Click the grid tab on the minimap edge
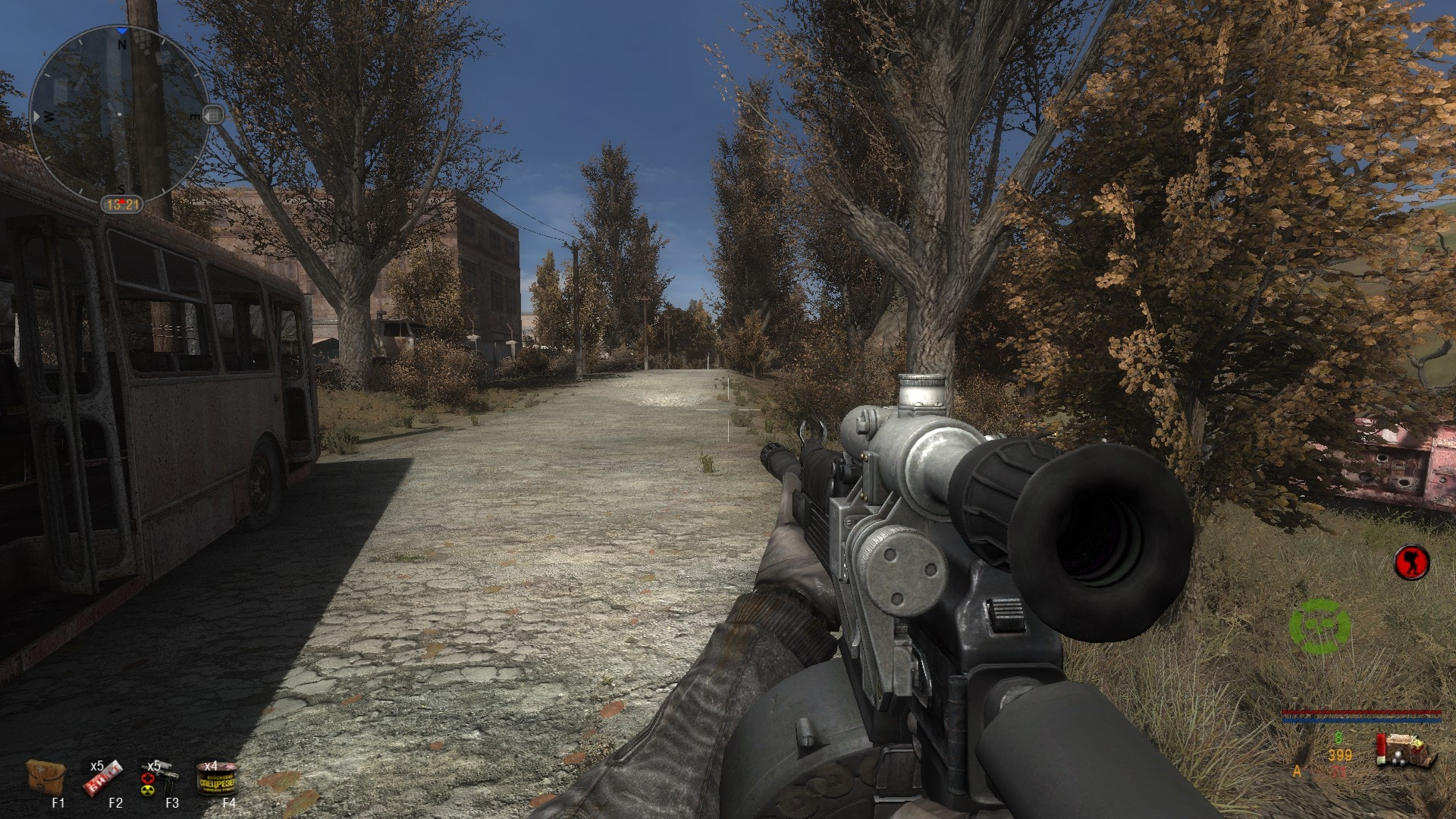 (214, 115)
